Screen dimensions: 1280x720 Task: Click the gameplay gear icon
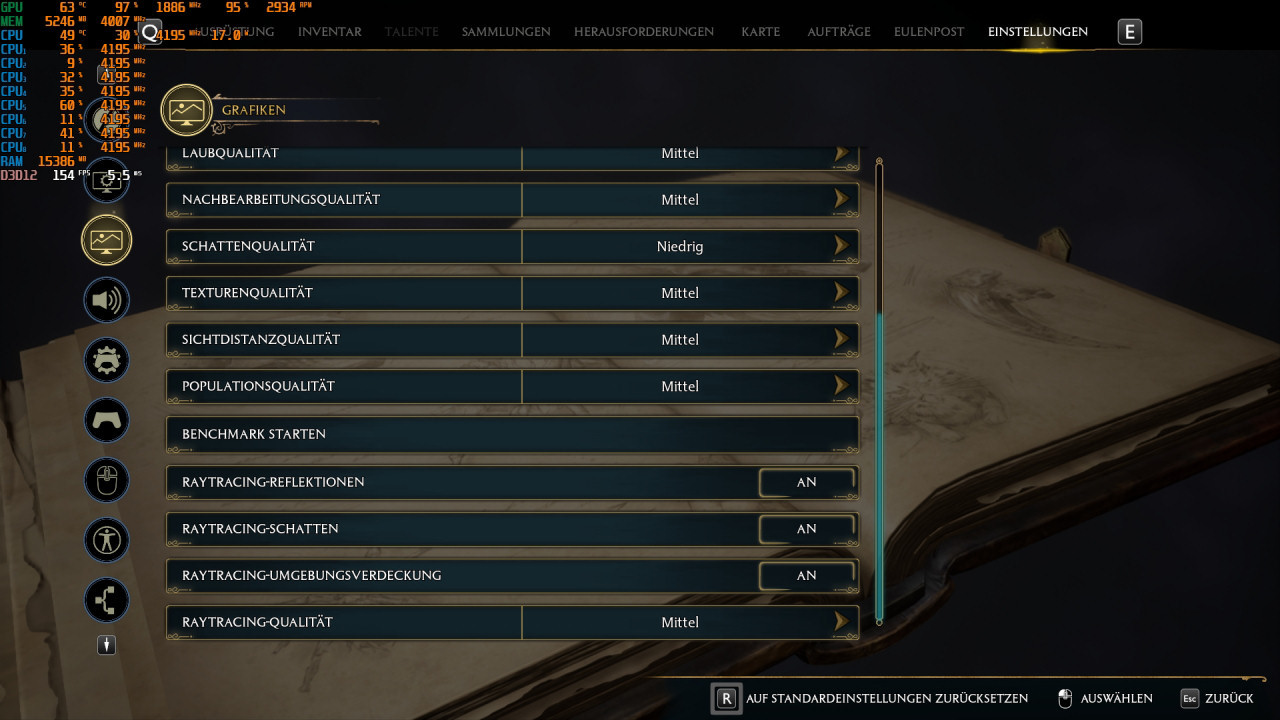tap(106, 360)
